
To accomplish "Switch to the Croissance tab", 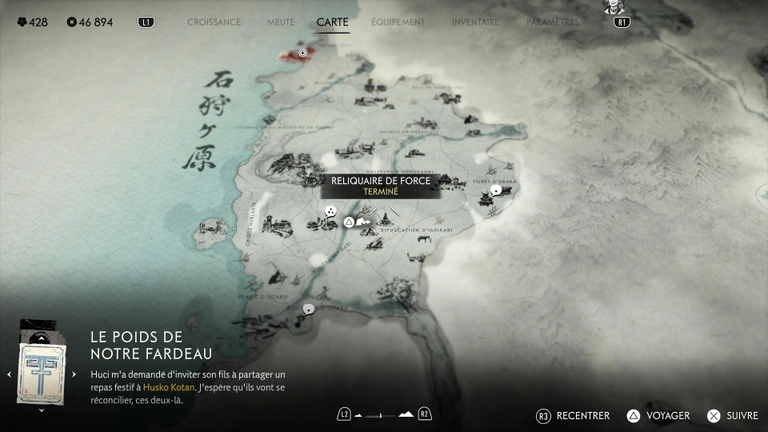I will (214, 22).
